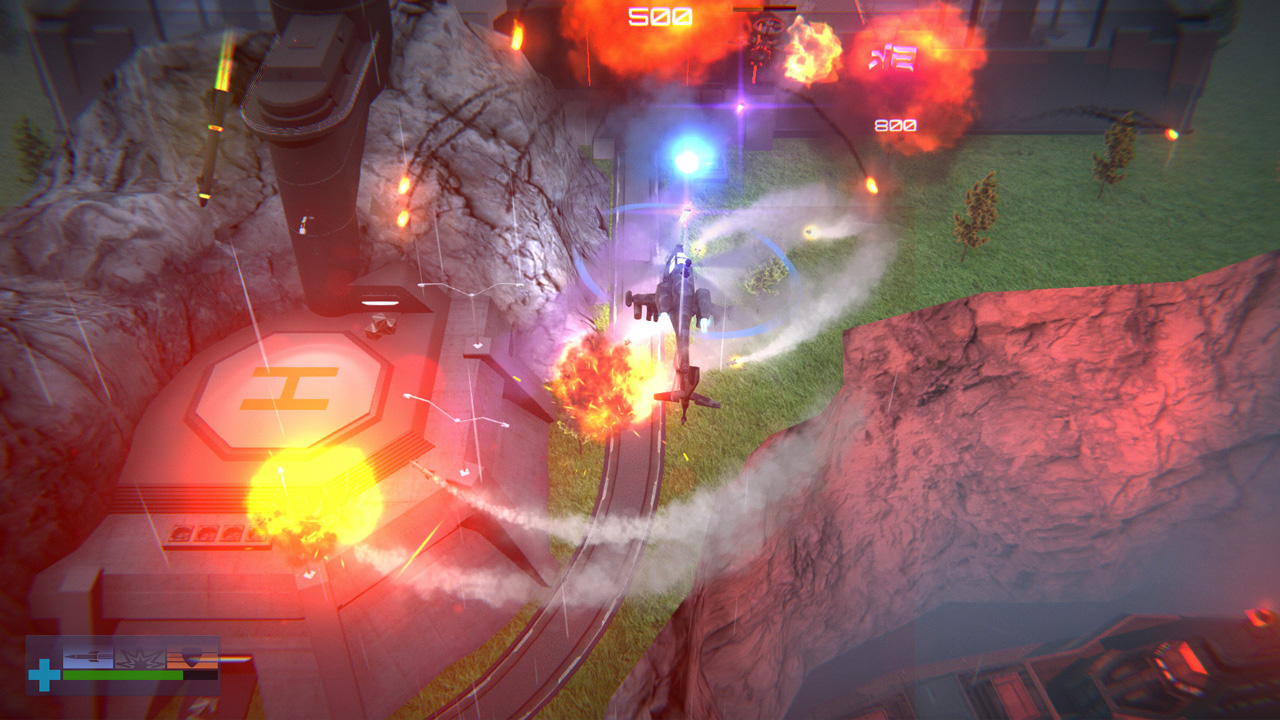The width and height of the screenshot is (1280, 720).
Task: Click the green health bar in the HUD
Action: (123, 675)
